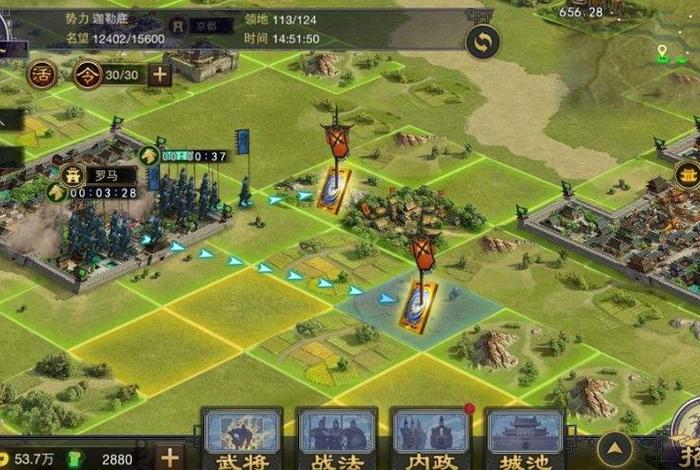Tap the round 活 icon

(41, 74)
